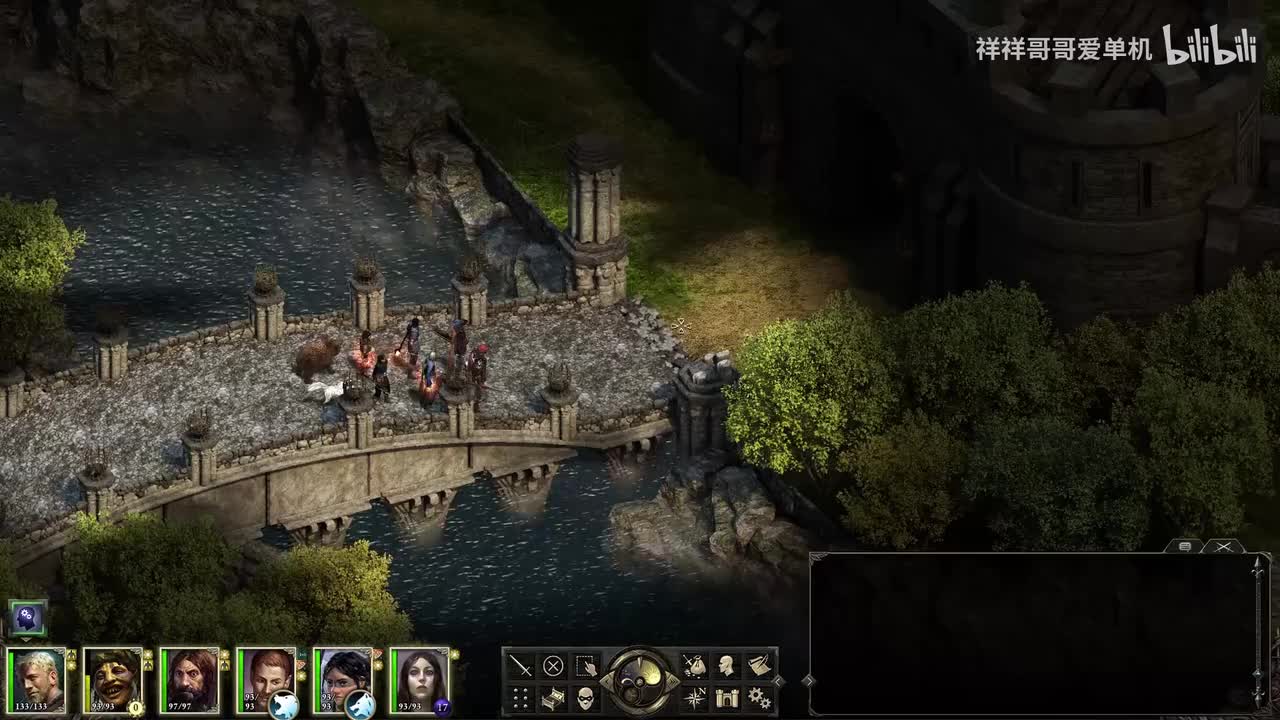Click the select-all party button
1280x720 pixels.
[586, 666]
